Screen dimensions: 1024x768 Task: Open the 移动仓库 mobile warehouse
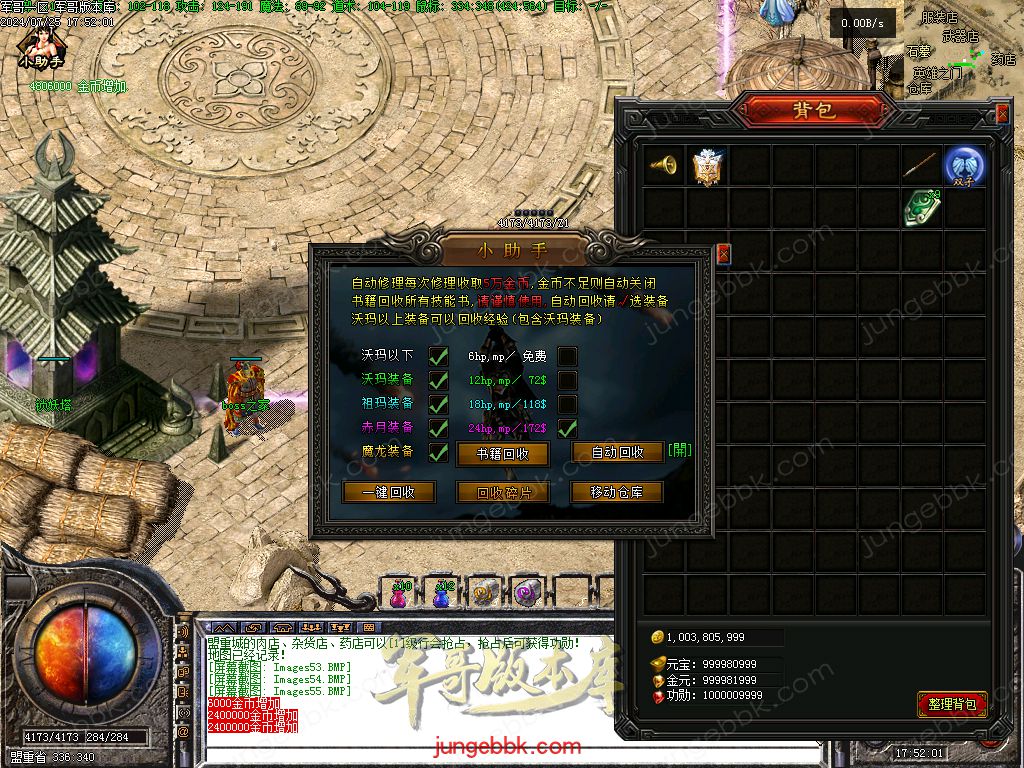coord(617,492)
